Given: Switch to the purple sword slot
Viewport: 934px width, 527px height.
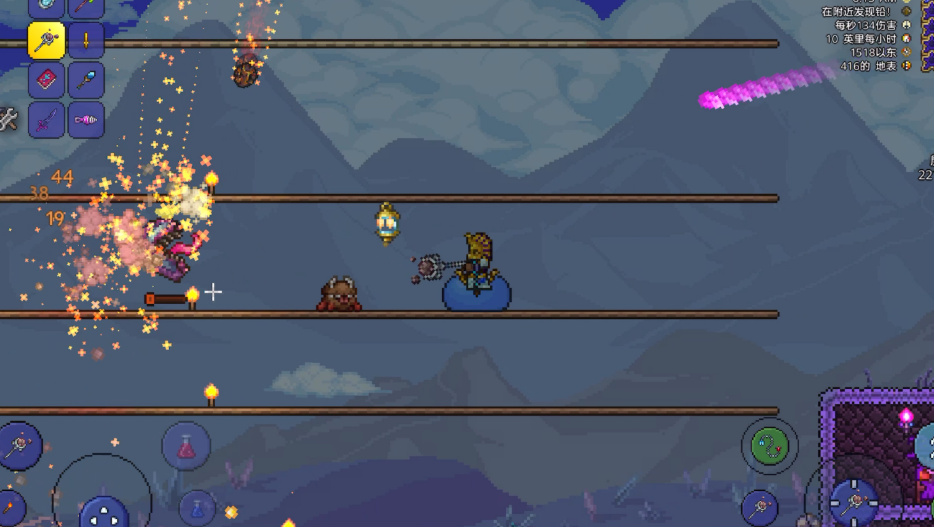Looking at the screenshot, I should pos(46,120).
